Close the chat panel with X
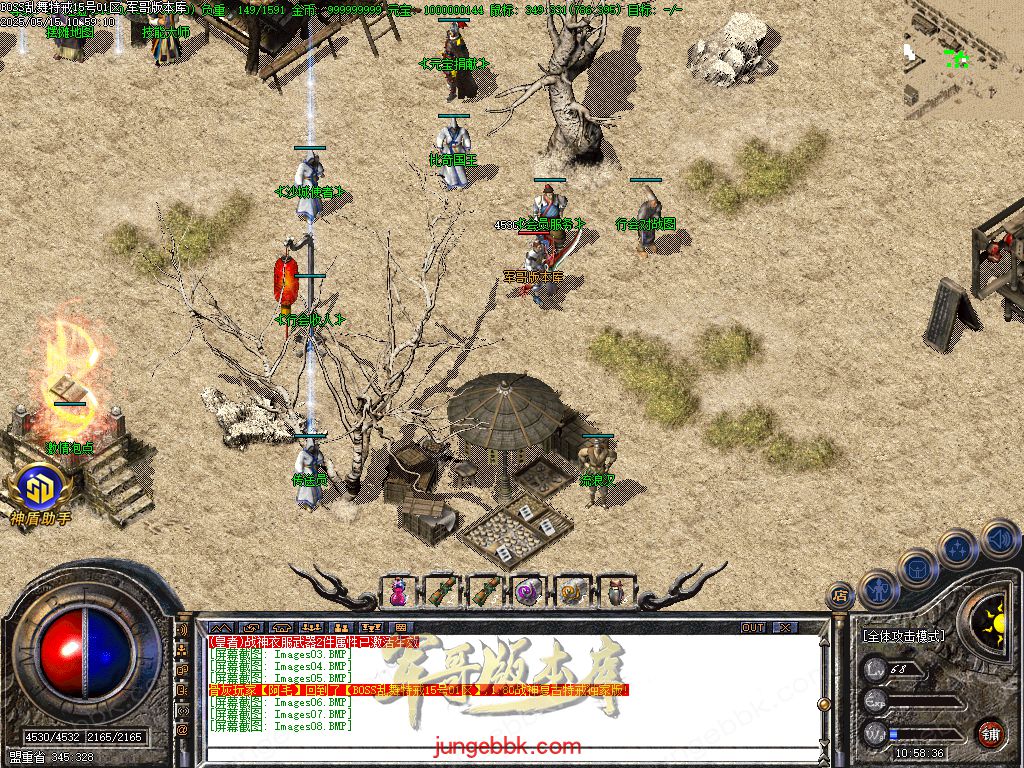The image size is (1024, 768). click(x=785, y=627)
